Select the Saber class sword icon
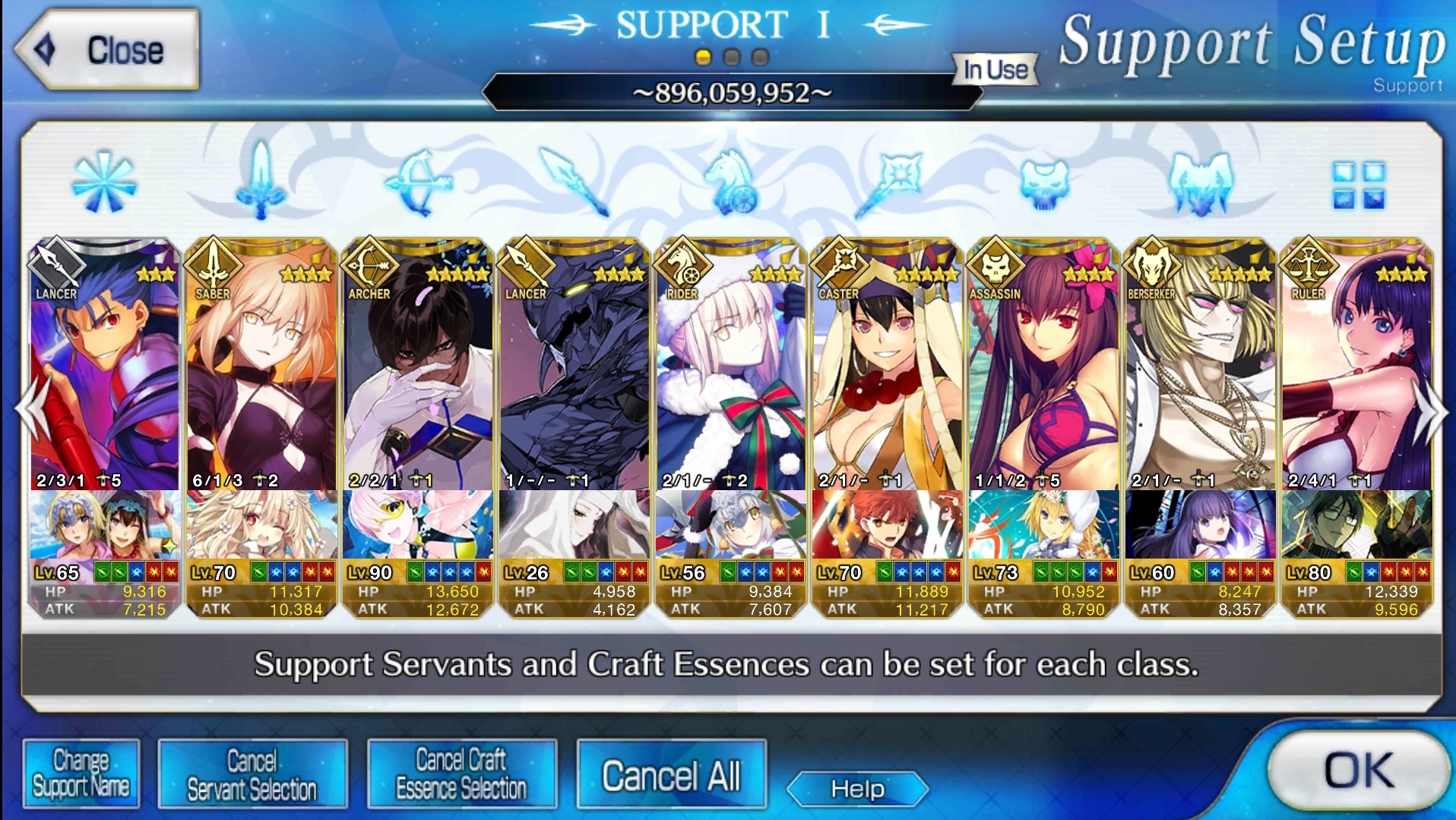Image resolution: width=1456 pixels, height=820 pixels. pos(261,182)
